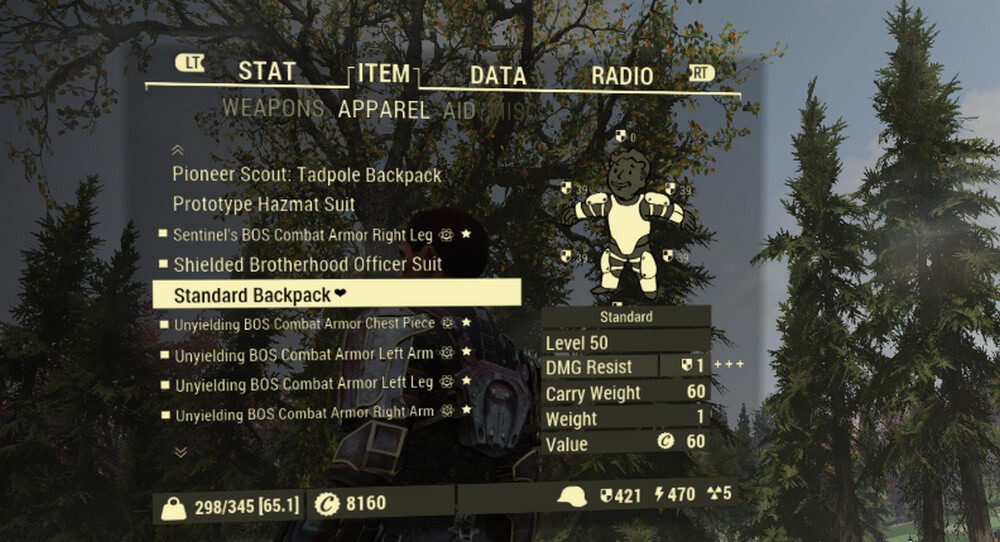Screen dimensions: 1000x542
Task: Select Unyielding BOS Combat Armor Chest Piece
Action: coord(305,324)
